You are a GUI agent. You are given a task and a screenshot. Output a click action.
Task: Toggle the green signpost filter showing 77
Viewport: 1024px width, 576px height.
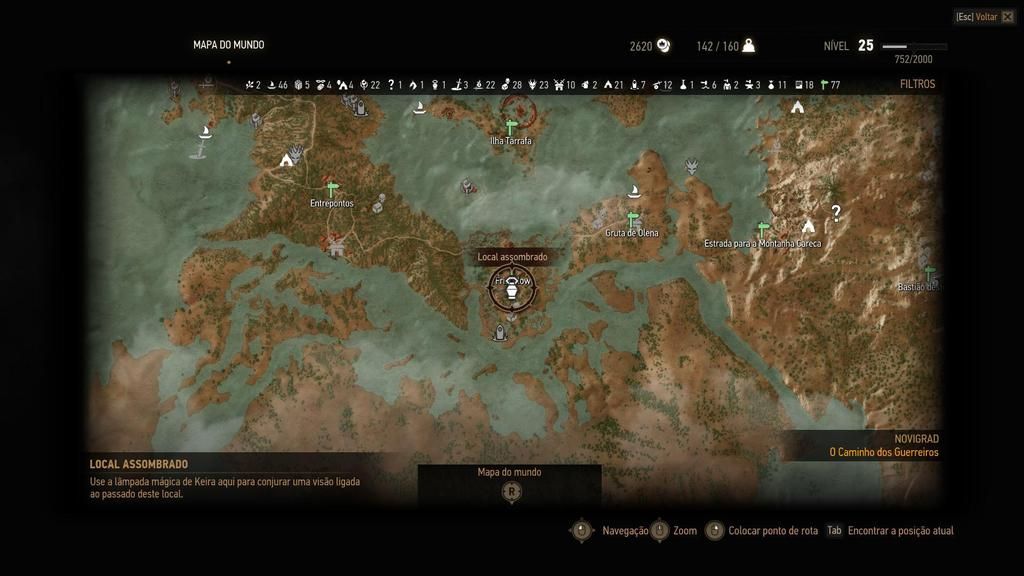tap(824, 85)
